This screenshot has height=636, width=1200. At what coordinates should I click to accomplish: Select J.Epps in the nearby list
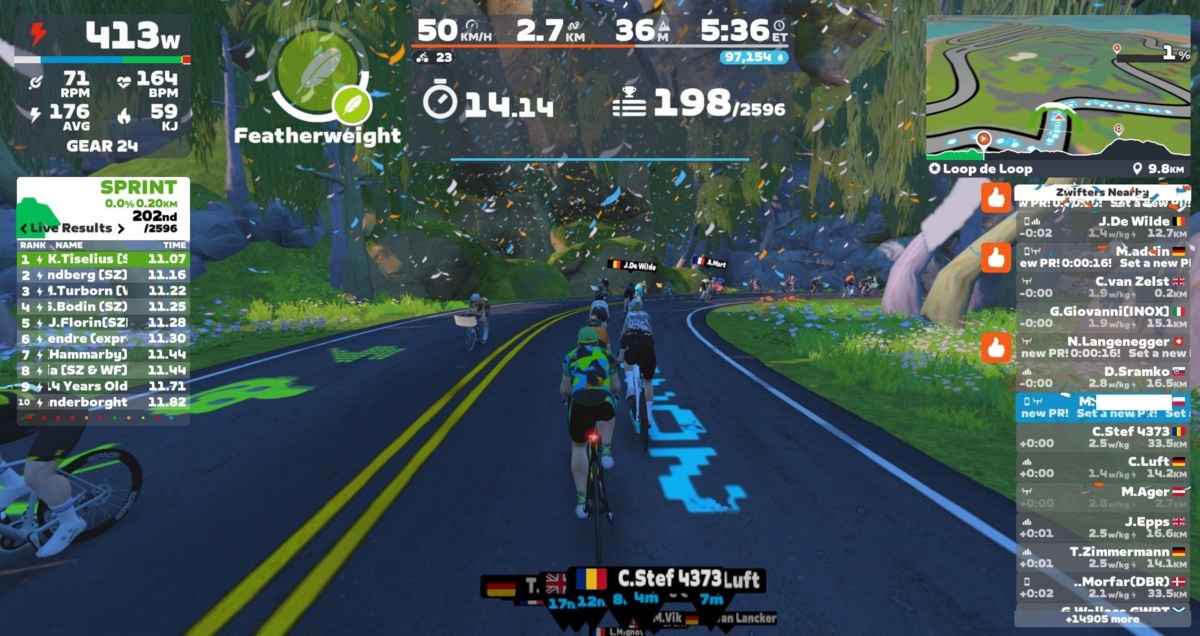[1102, 527]
